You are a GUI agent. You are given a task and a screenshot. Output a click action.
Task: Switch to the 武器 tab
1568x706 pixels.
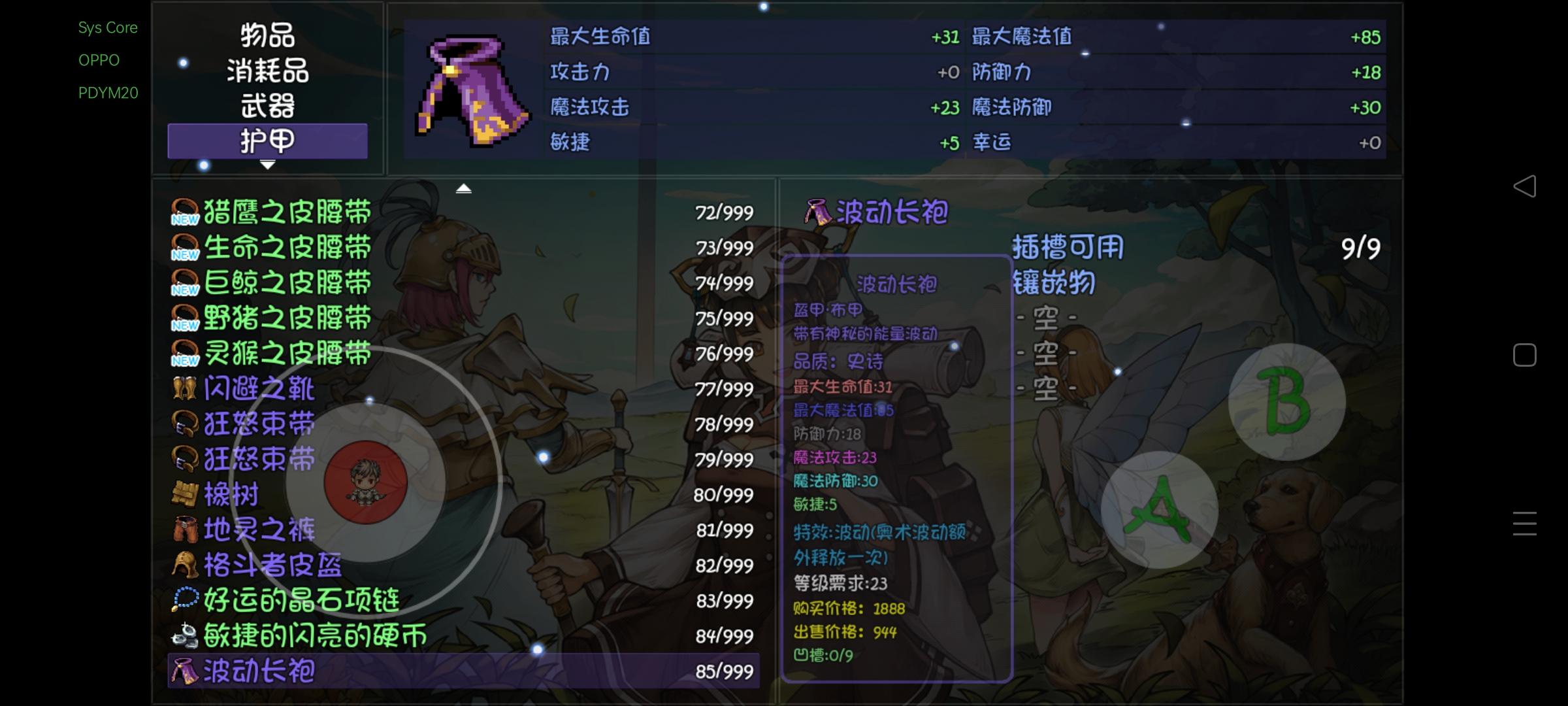click(x=267, y=107)
